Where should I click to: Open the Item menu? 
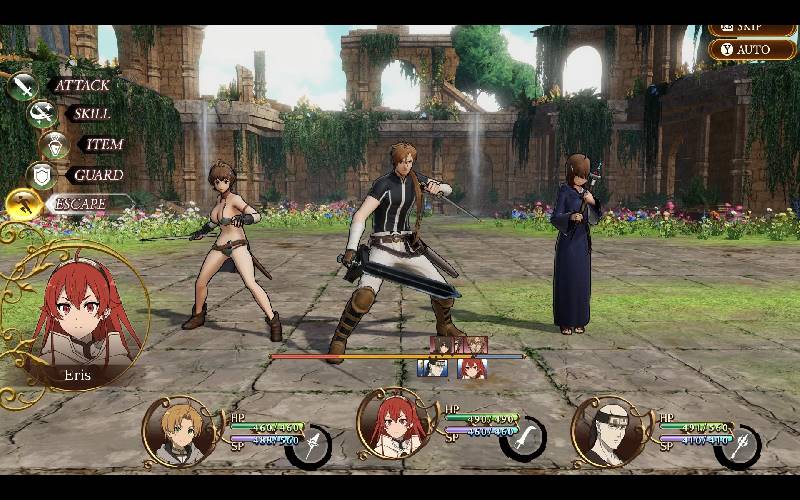click(102, 144)
